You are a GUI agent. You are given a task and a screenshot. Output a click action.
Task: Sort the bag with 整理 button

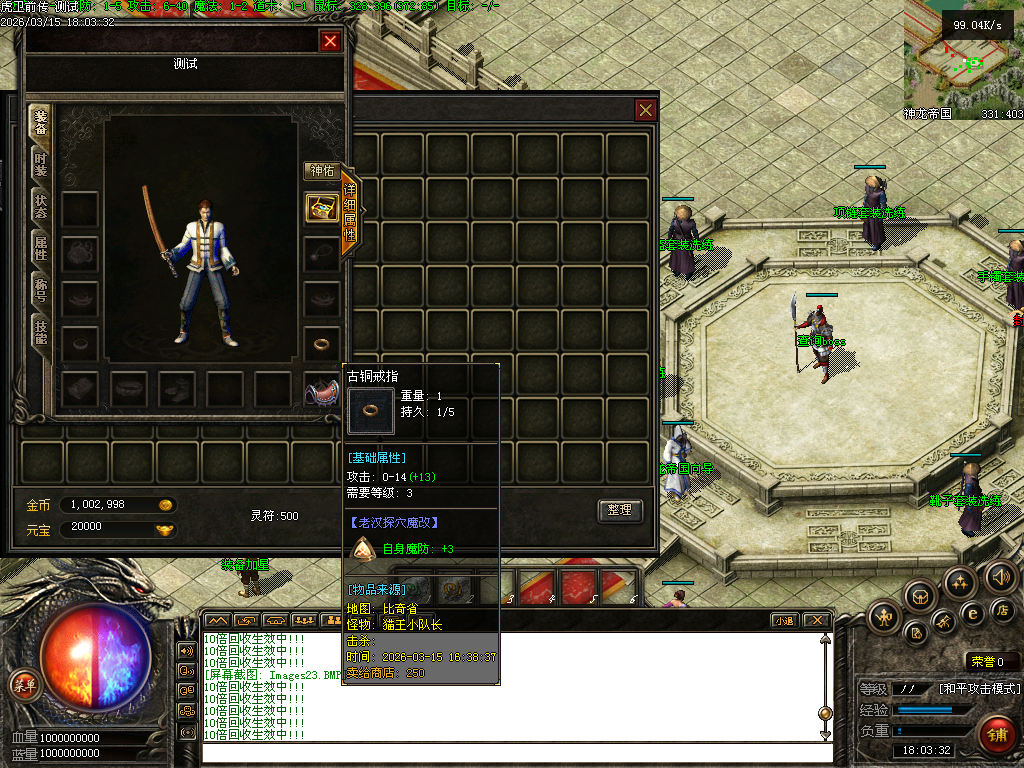619,510
